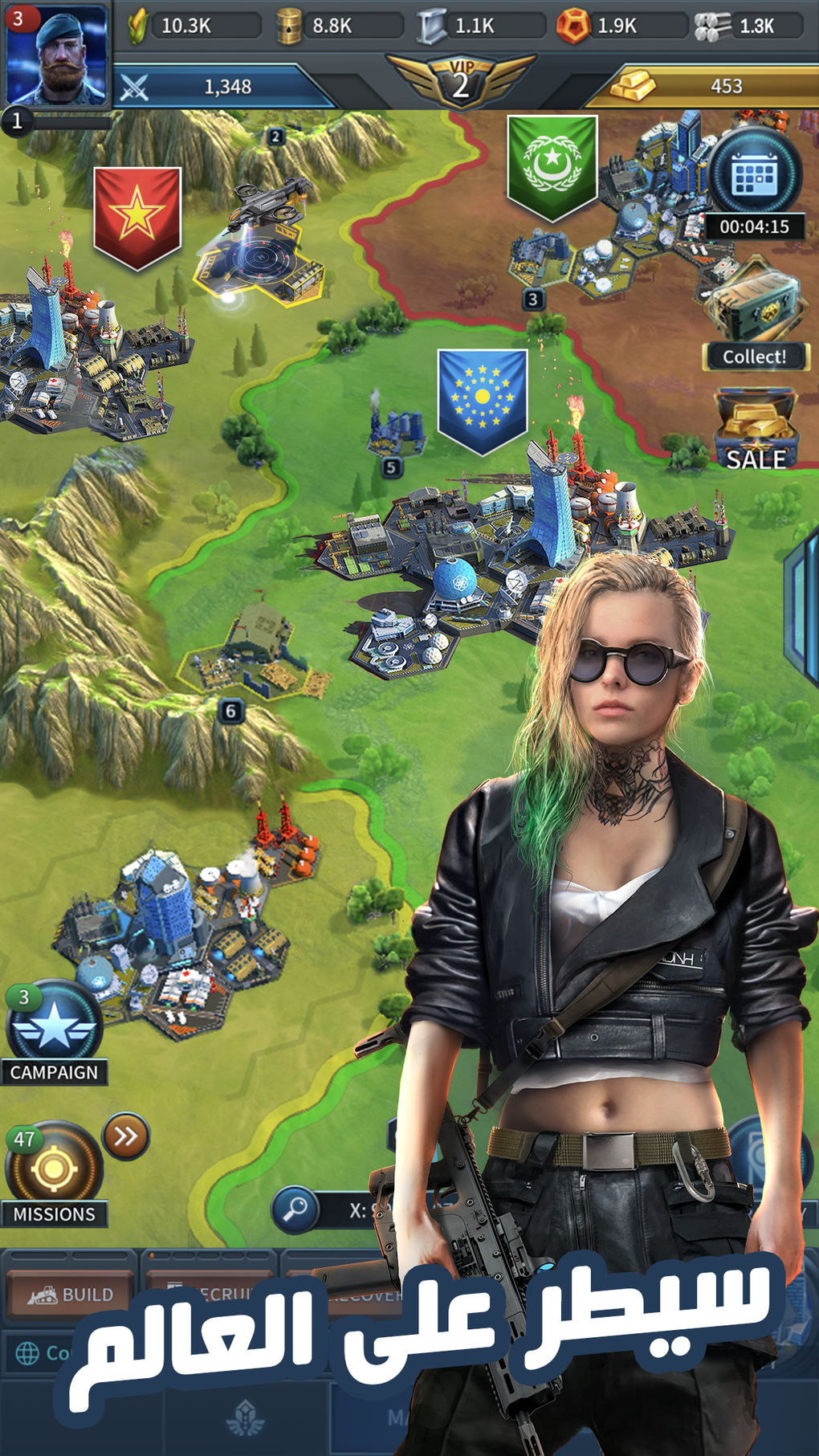This screenshot has height=1456, width=819.
Task: Open the gold SALE offer
Action: (x=756, y=430)
